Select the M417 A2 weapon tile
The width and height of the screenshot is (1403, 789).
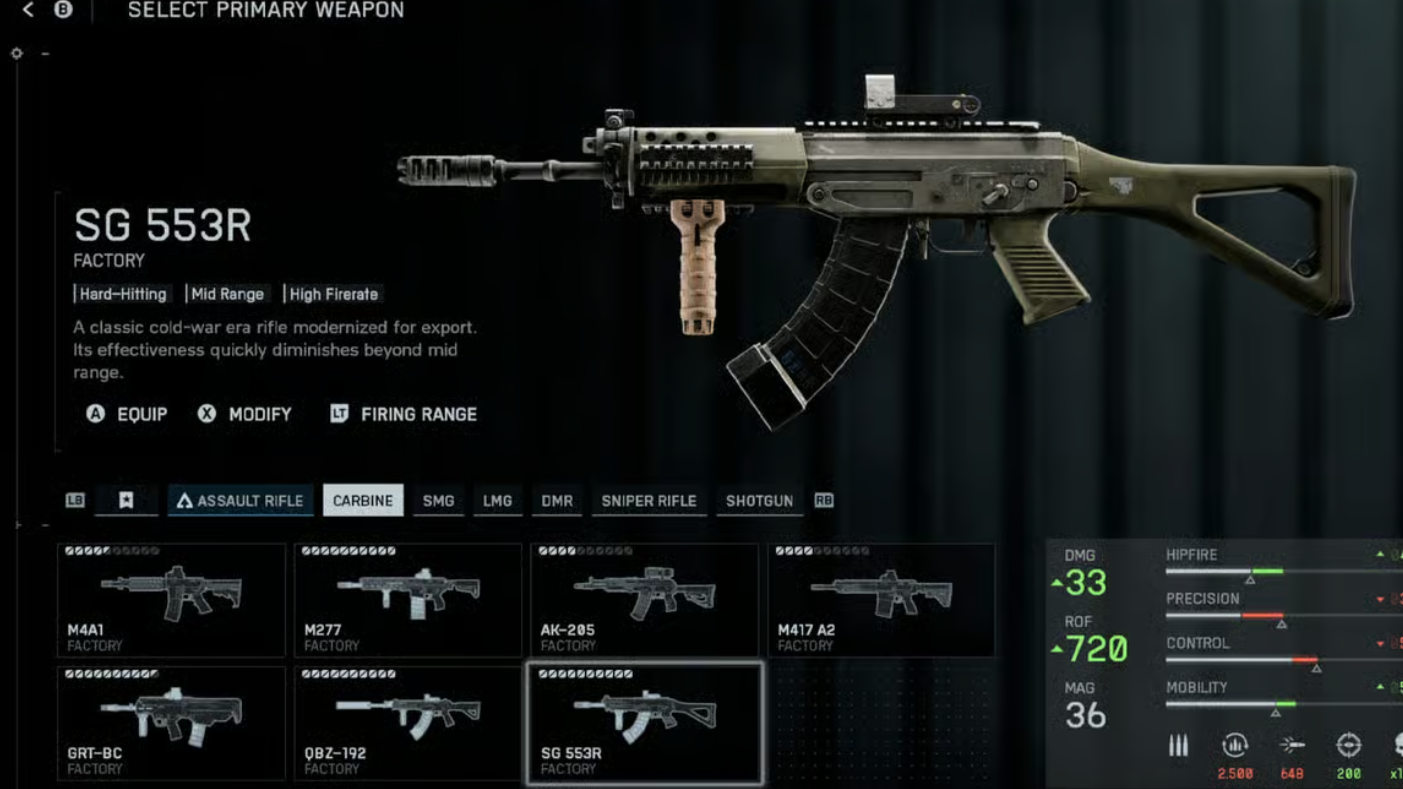tap(881, 600)
